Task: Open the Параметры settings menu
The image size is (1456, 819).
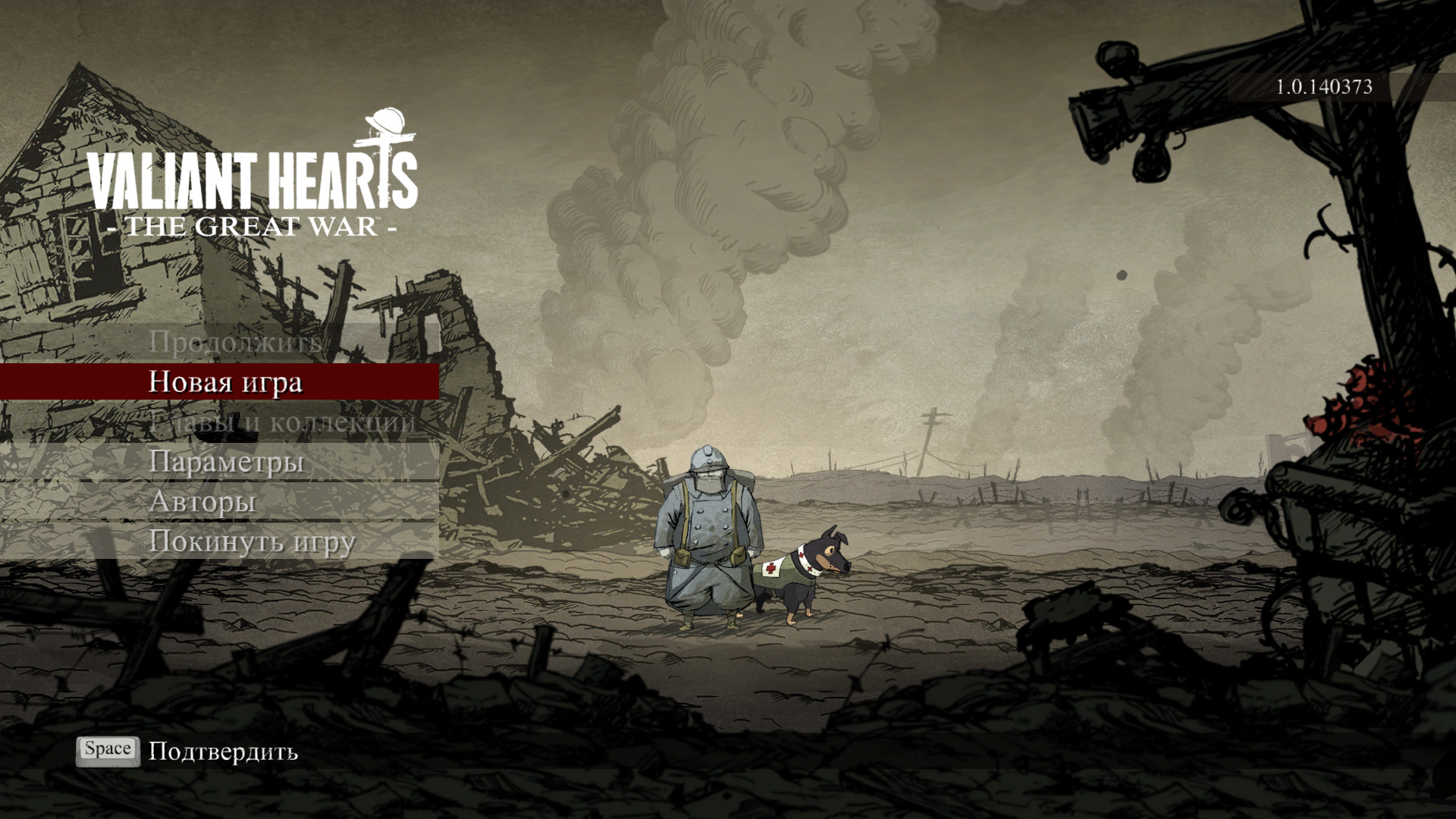Action: pyautogui.click(x=226, y=461)
